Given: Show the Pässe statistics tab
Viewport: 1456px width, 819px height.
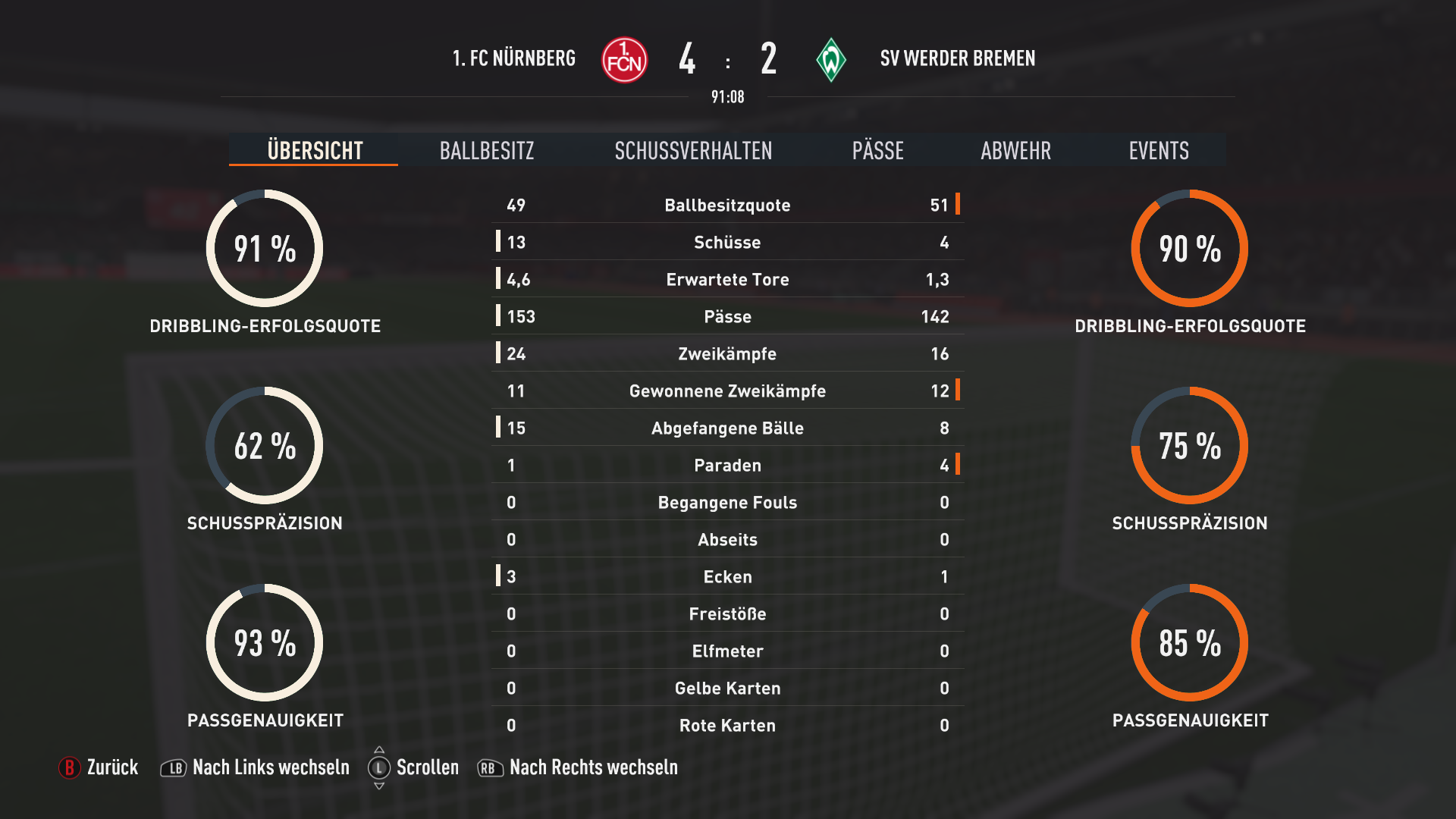Looking at the screenshot, I should click(x=877, y=150).
